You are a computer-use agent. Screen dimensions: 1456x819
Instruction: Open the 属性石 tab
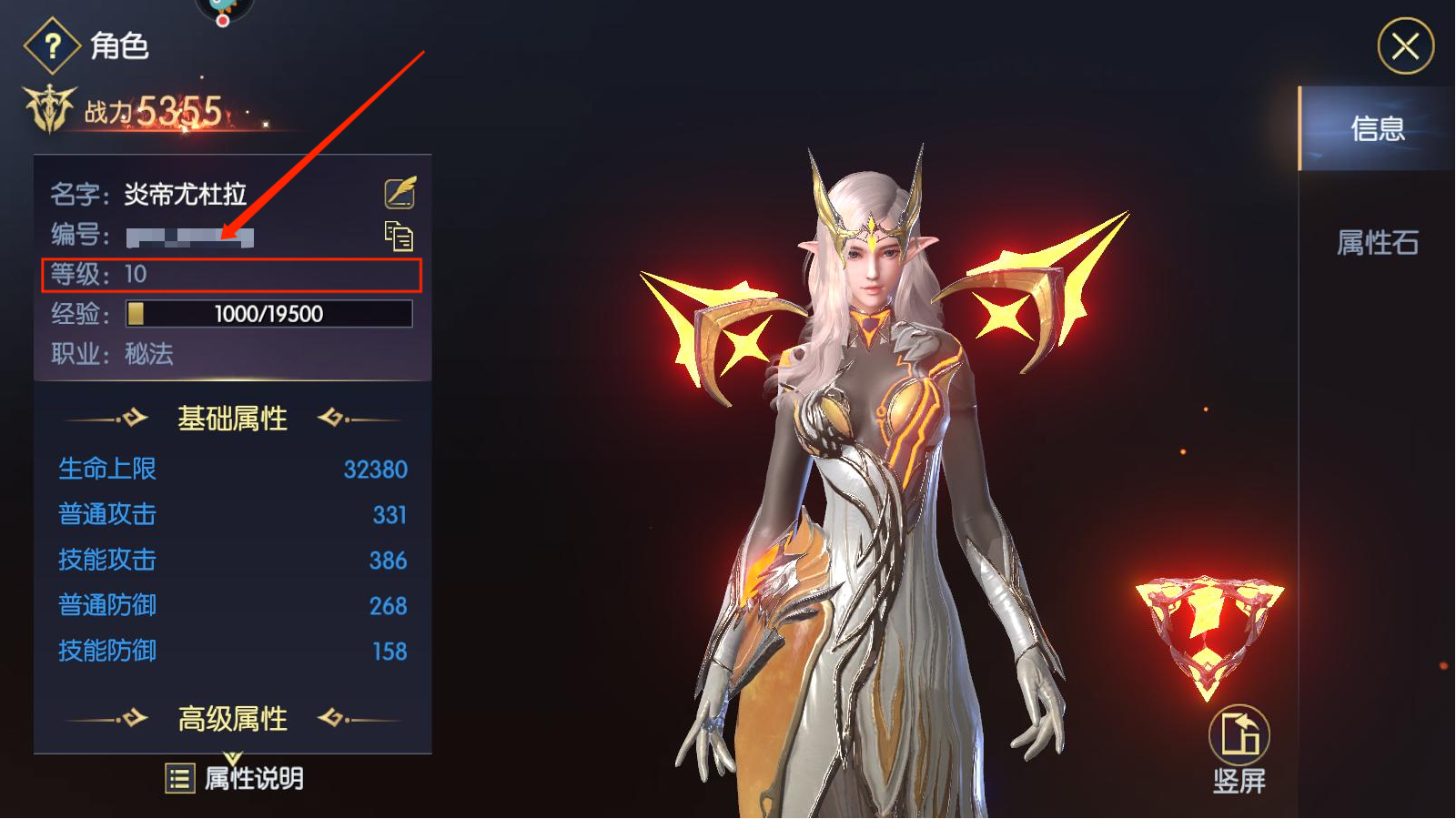[1377, 243]
